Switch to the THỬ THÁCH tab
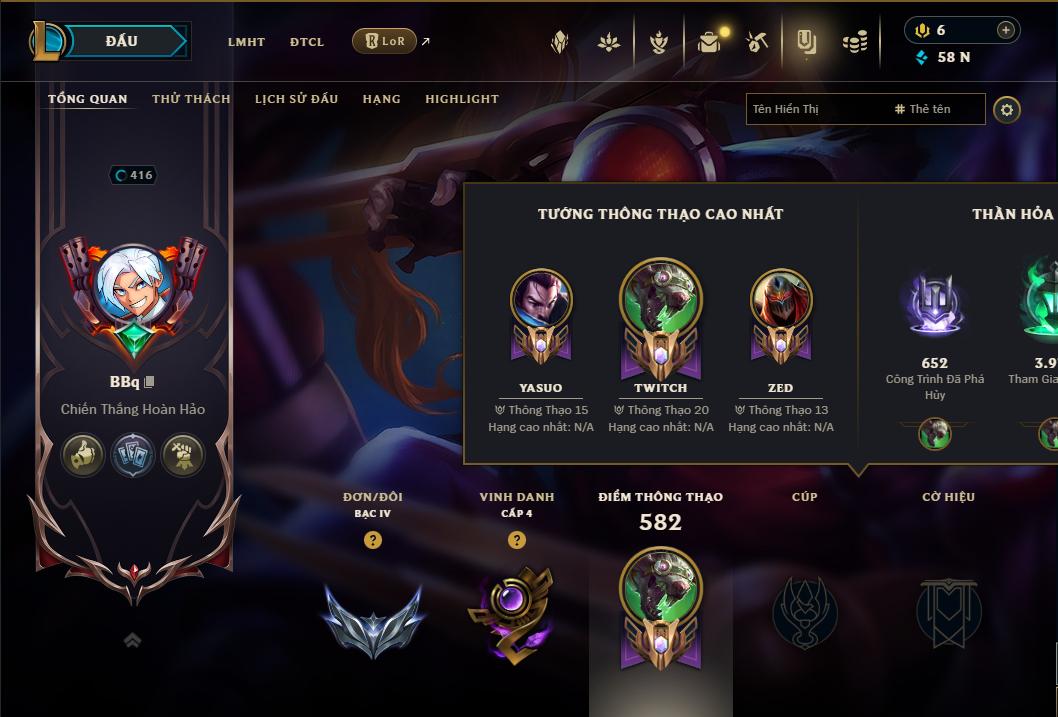The image size is (1058, 717). pos(191,99)
